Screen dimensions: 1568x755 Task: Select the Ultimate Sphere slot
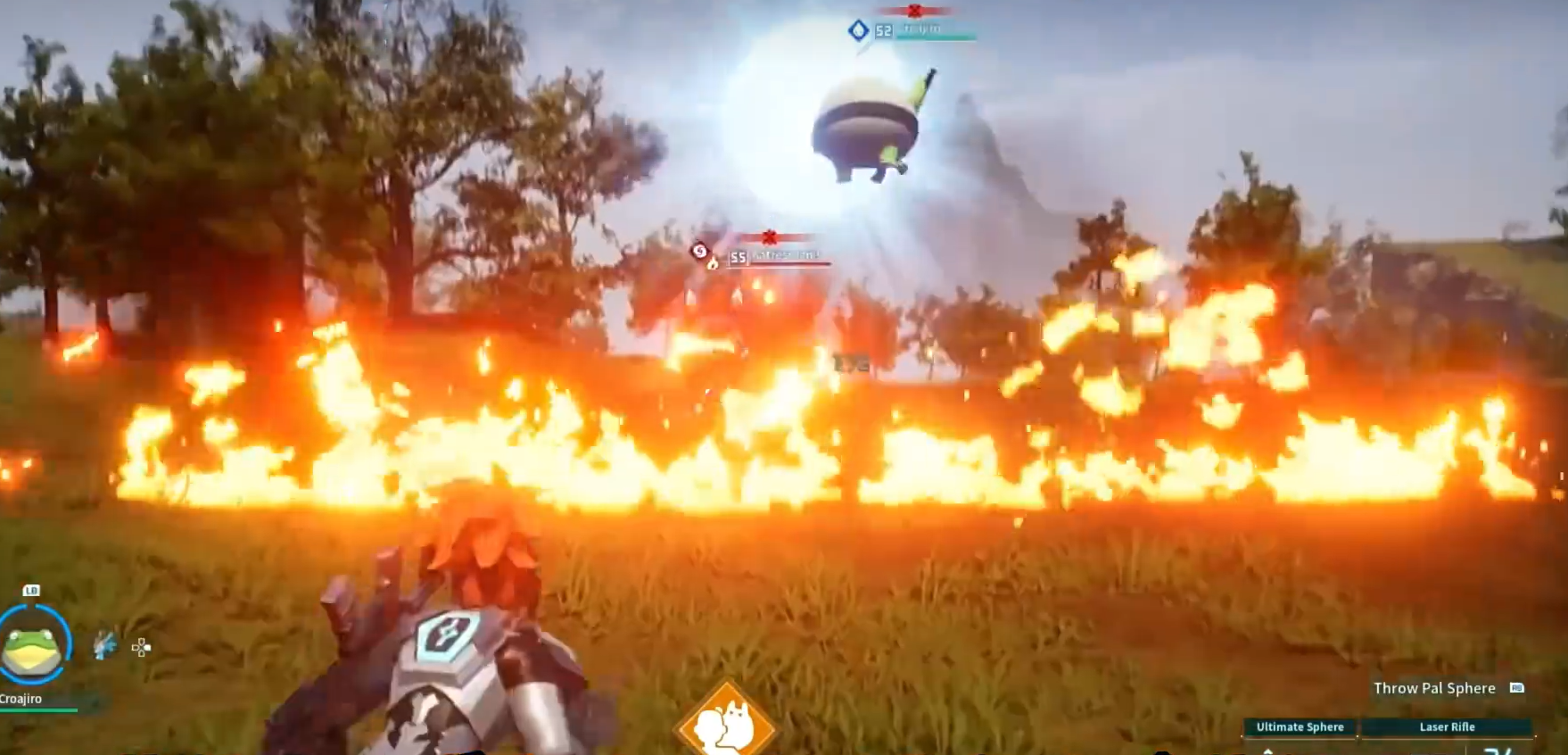point(1300,727)
